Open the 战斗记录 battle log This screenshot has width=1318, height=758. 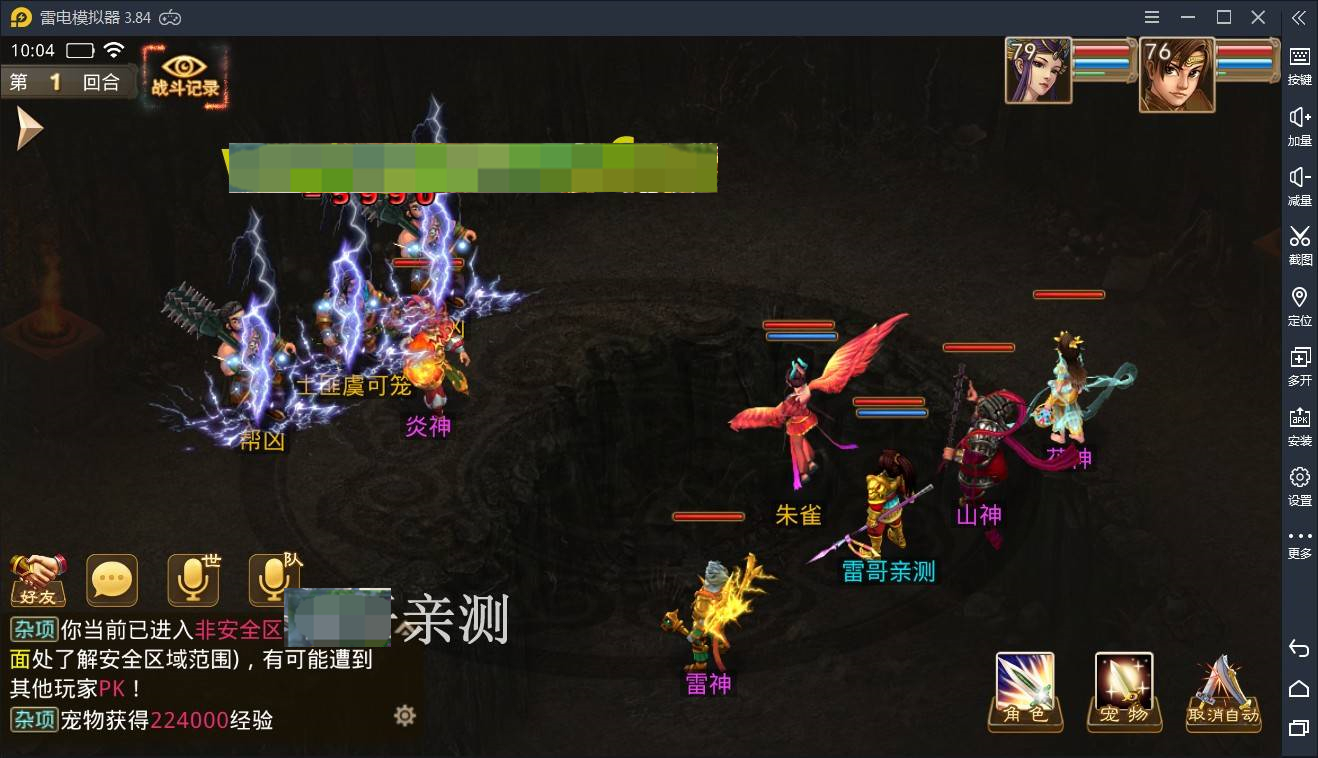click(x=186, y=73)
